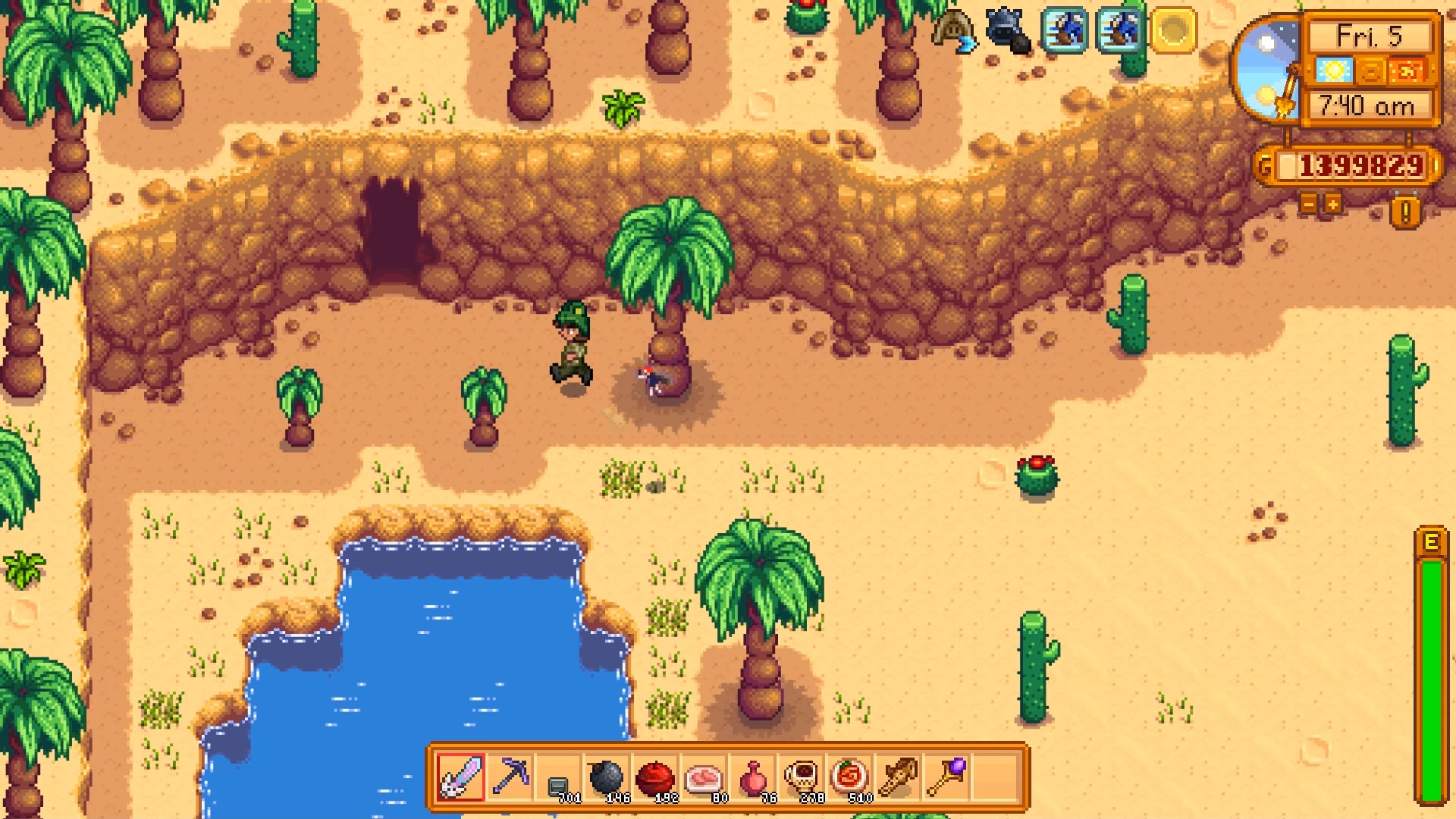The image size is (1456, 819).
Task: Pick the red fruit stack of 192
Action: [x=655, y=777]
